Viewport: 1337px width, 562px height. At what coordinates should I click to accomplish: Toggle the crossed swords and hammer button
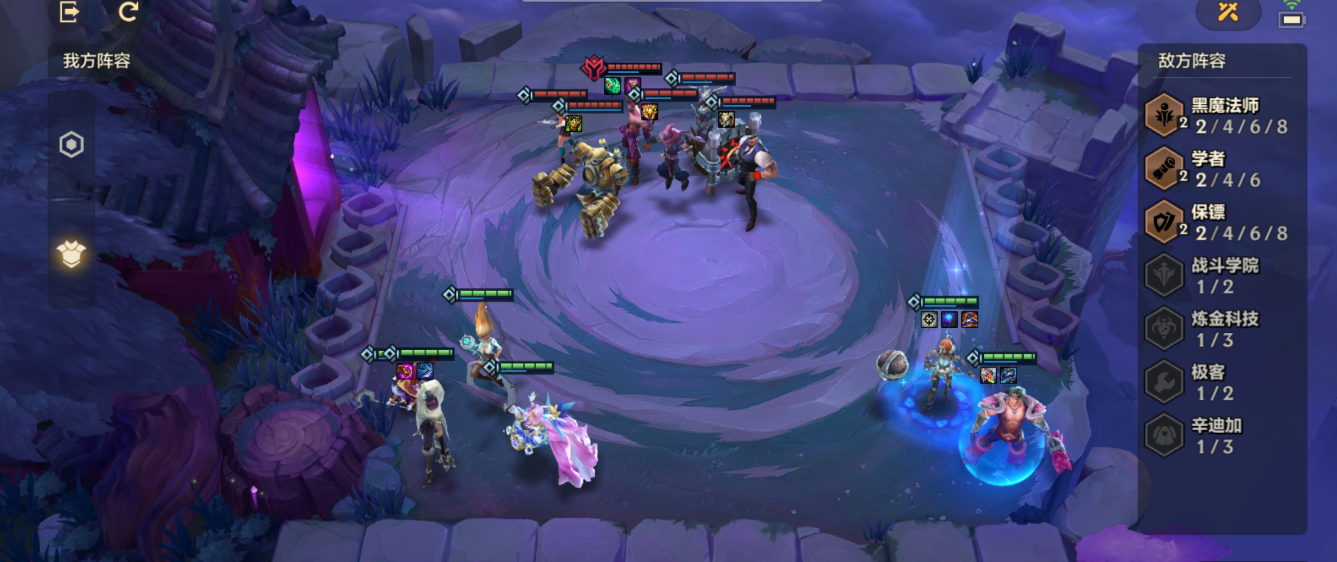pos(1228,12)
